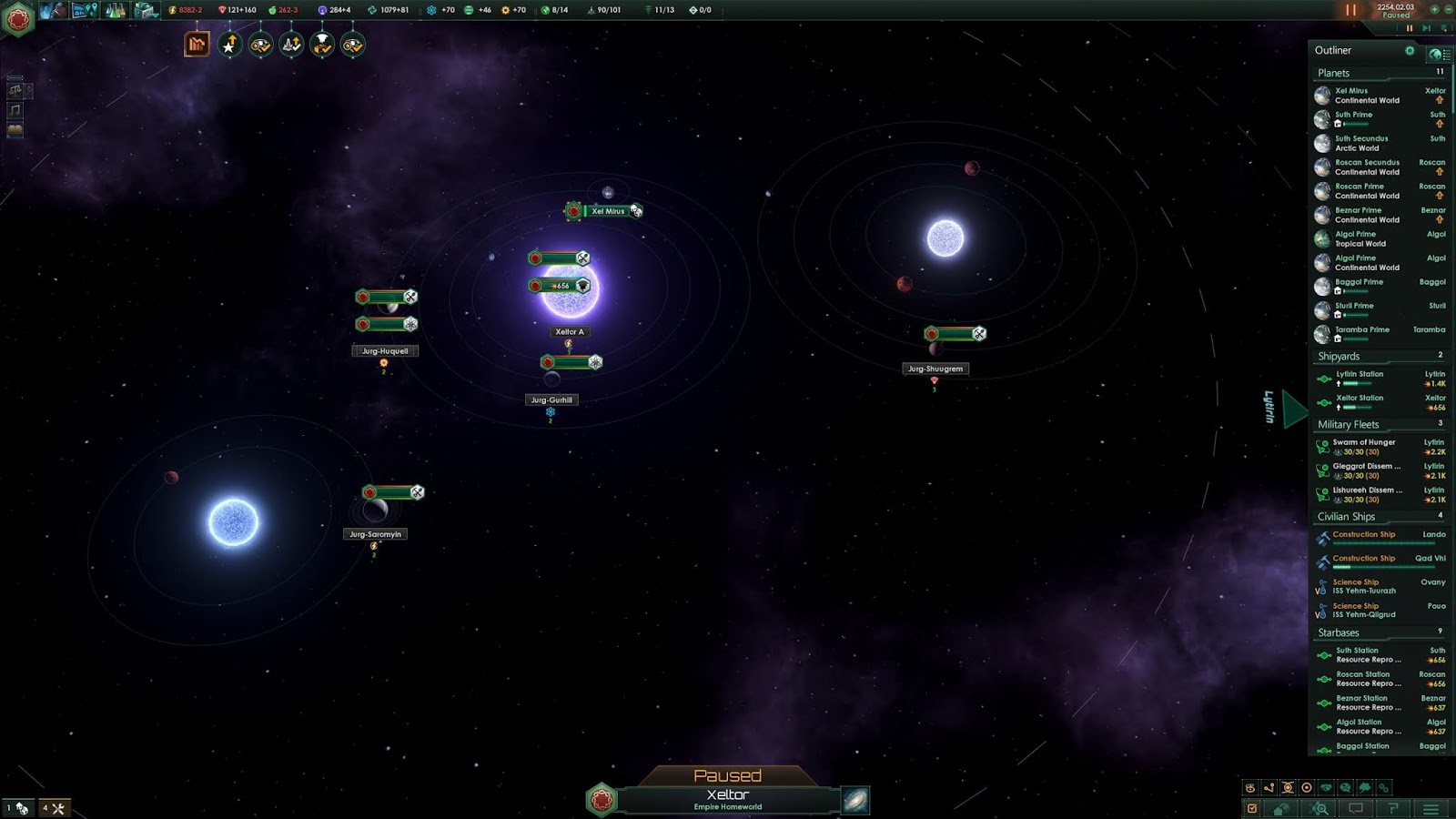Decrease game speed with the minus button
Viewport: 1456px width, 819px height.
coord(1447,9)
